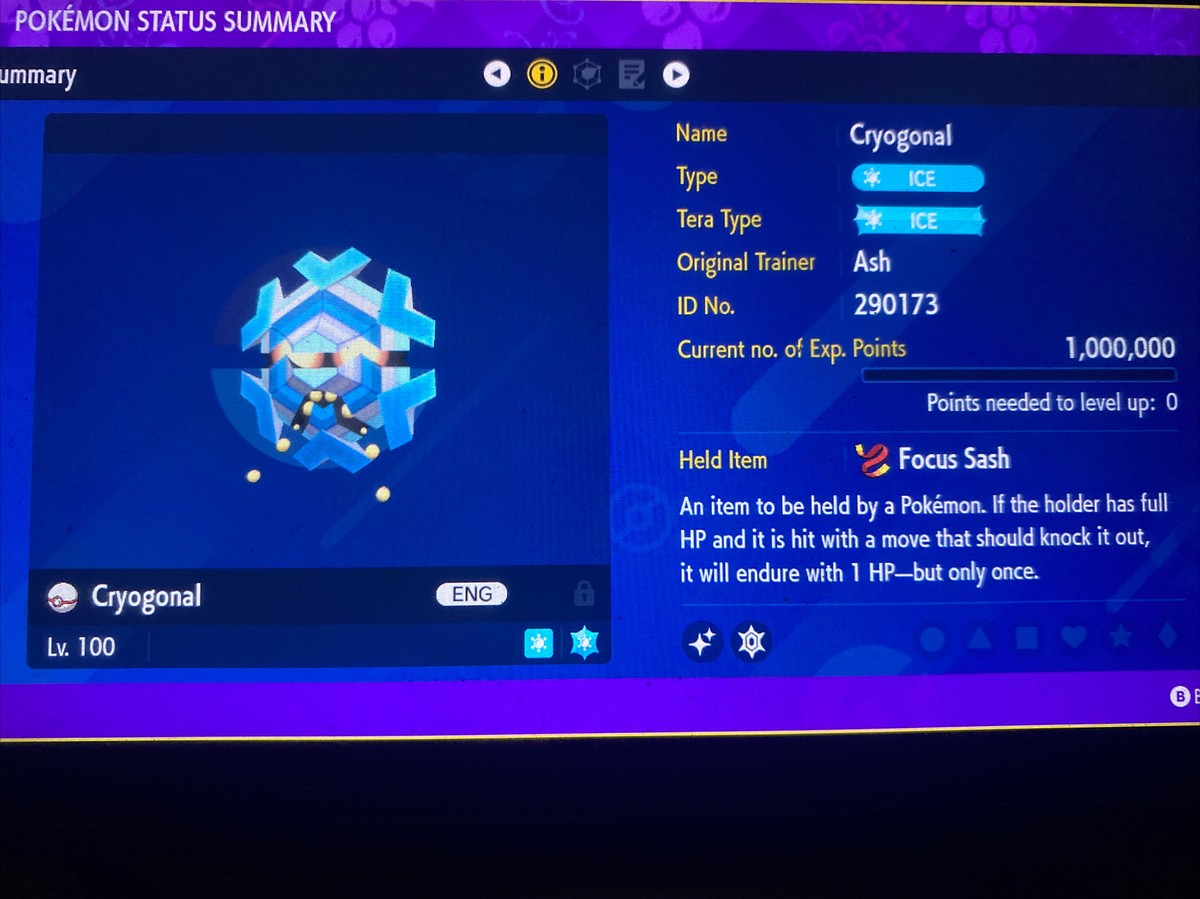The height and width of the screenshot is (899, 1200).
Task: Click the padlock icon beside ENG
Action: point(583,594)
